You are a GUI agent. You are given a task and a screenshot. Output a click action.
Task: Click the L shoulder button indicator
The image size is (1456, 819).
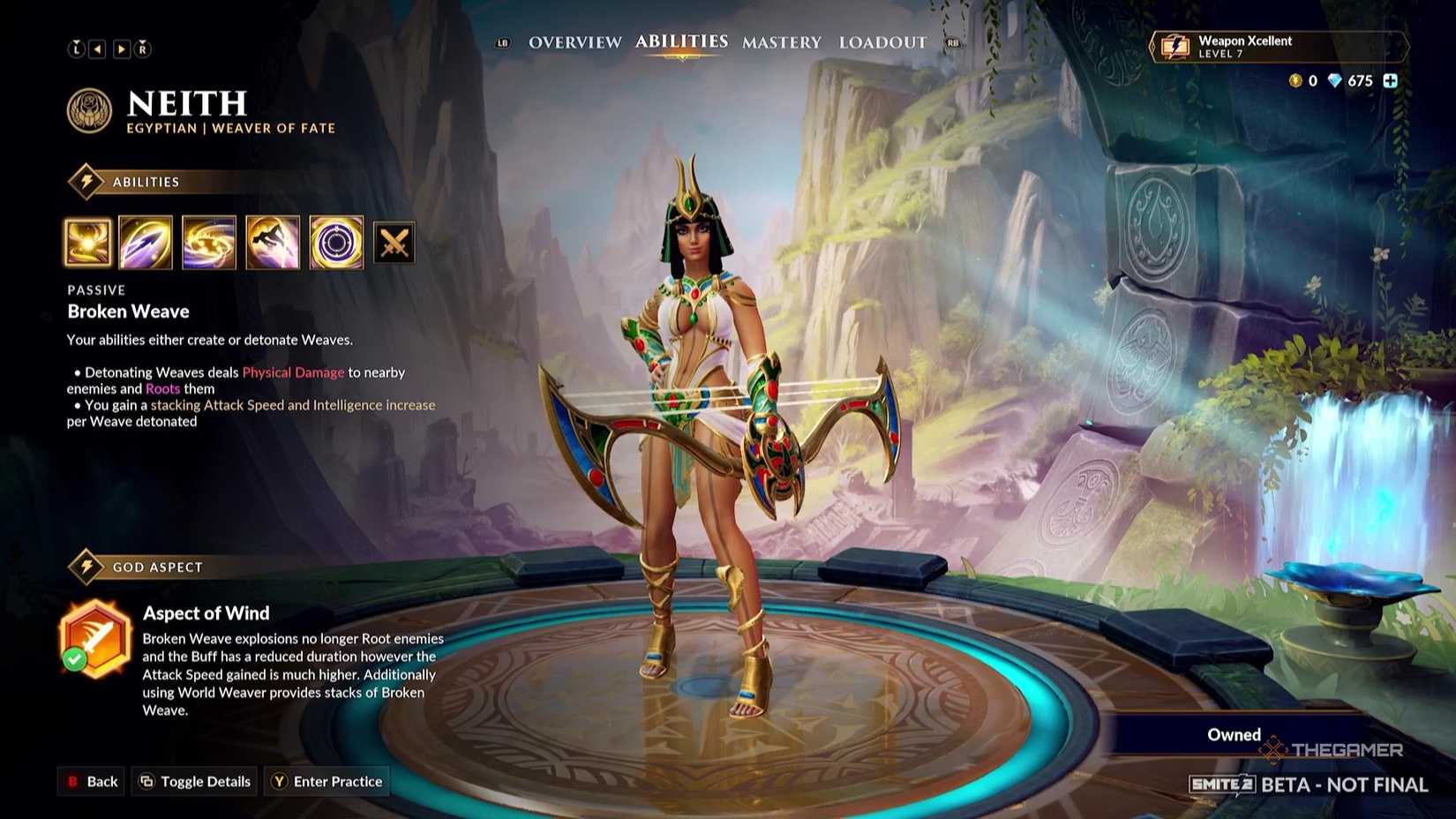(x=76, y=49)
